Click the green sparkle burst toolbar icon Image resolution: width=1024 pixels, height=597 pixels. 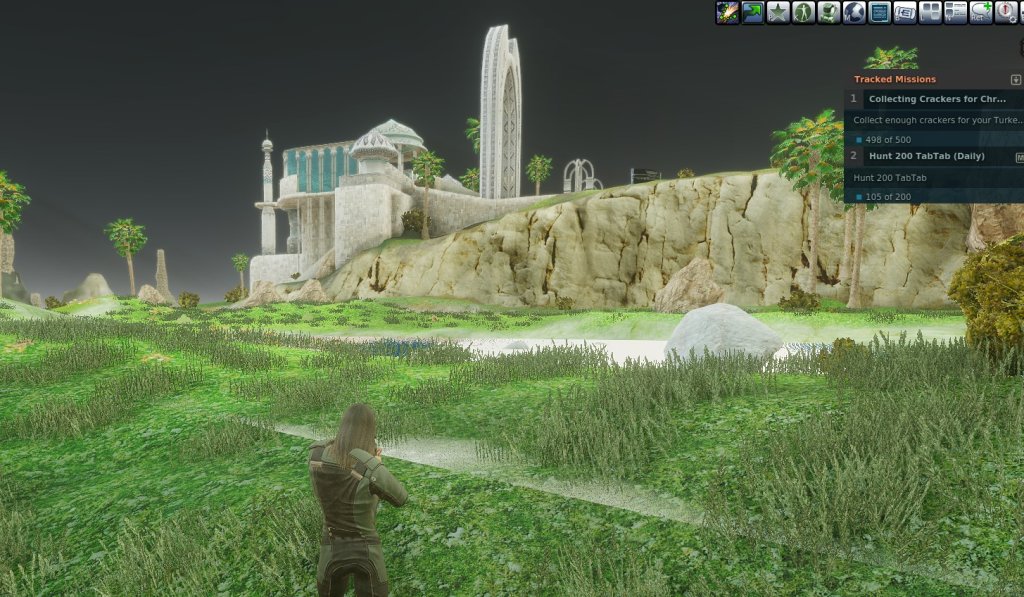point(727,13)
